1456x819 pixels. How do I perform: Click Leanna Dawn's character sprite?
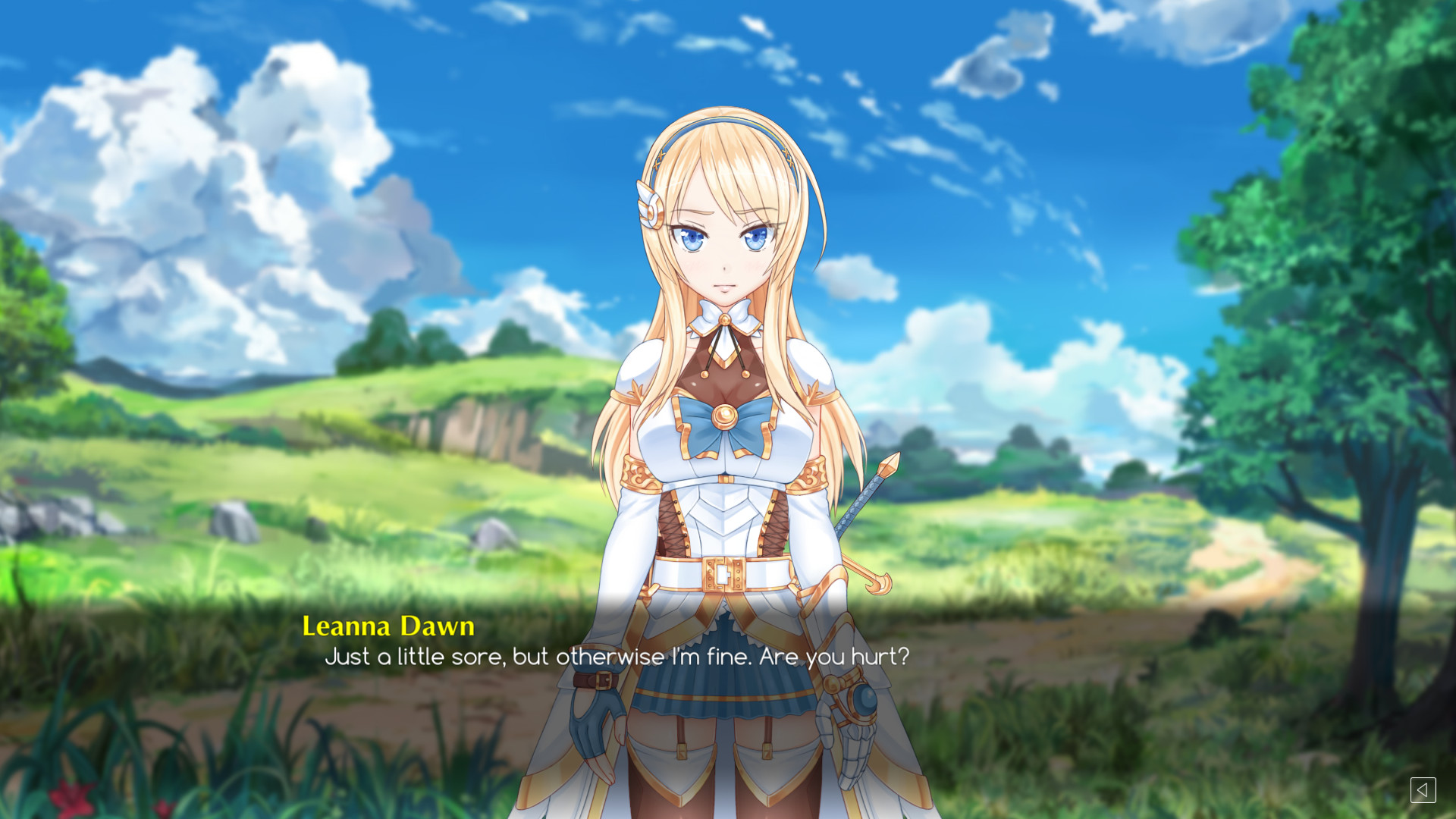click(724, 455)
